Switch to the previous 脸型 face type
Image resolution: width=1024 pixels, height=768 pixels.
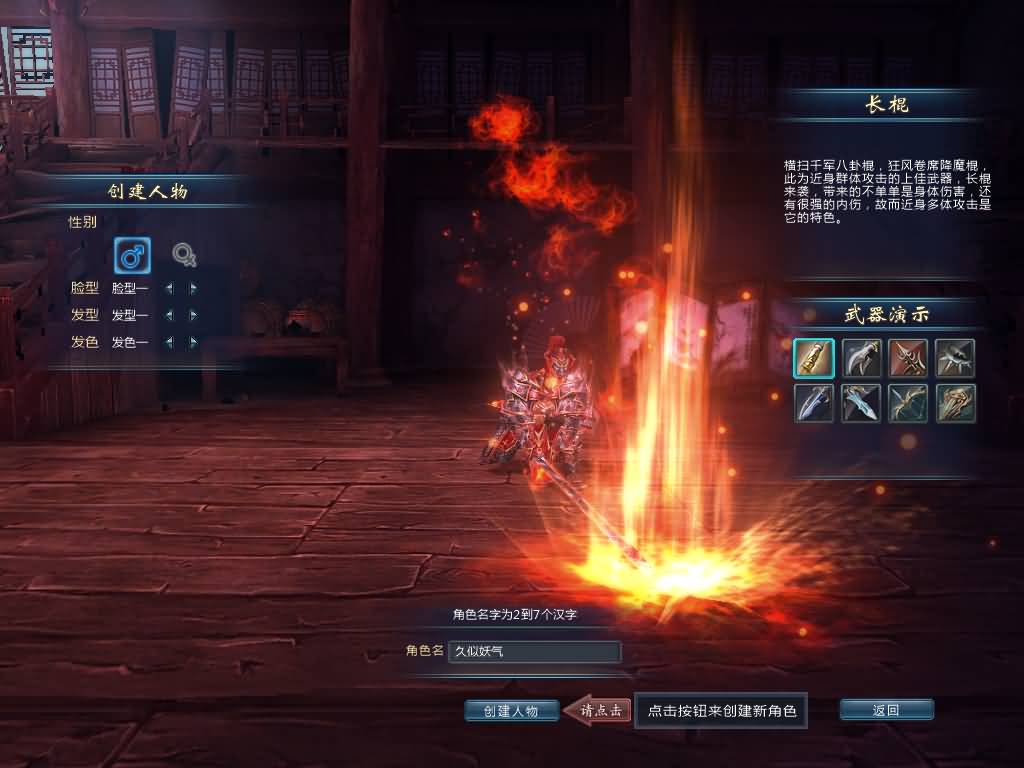click(168, 288)
